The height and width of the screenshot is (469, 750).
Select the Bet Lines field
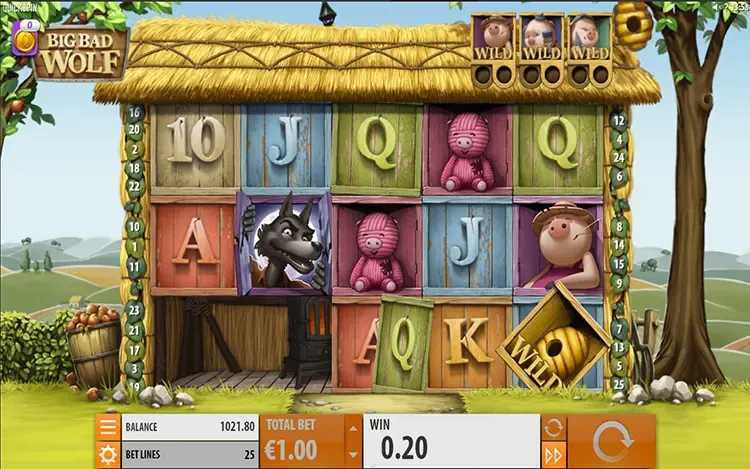pyautogui.click(x=190, y=455)
